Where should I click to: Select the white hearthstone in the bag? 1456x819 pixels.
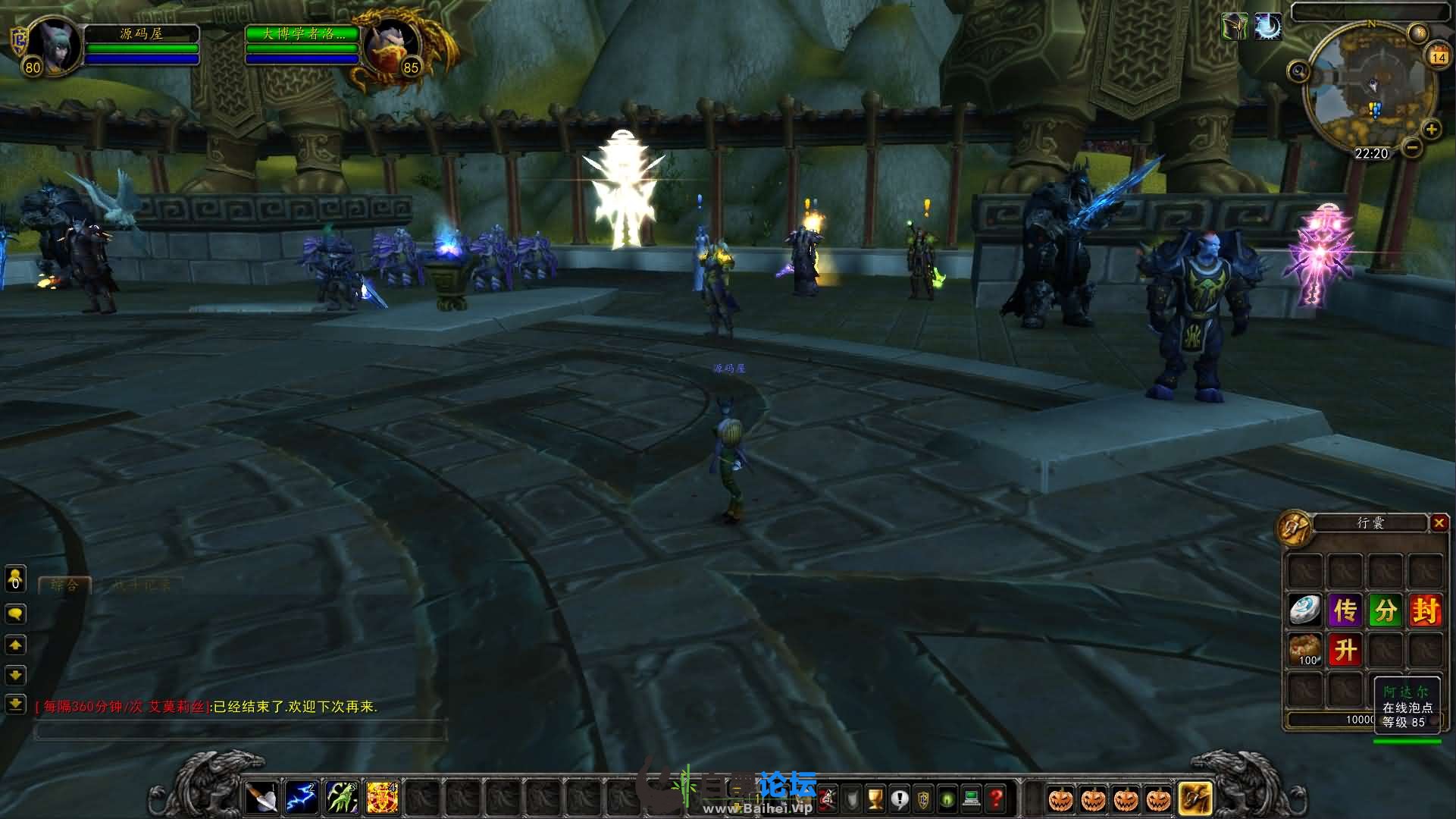click(1304, 610)
